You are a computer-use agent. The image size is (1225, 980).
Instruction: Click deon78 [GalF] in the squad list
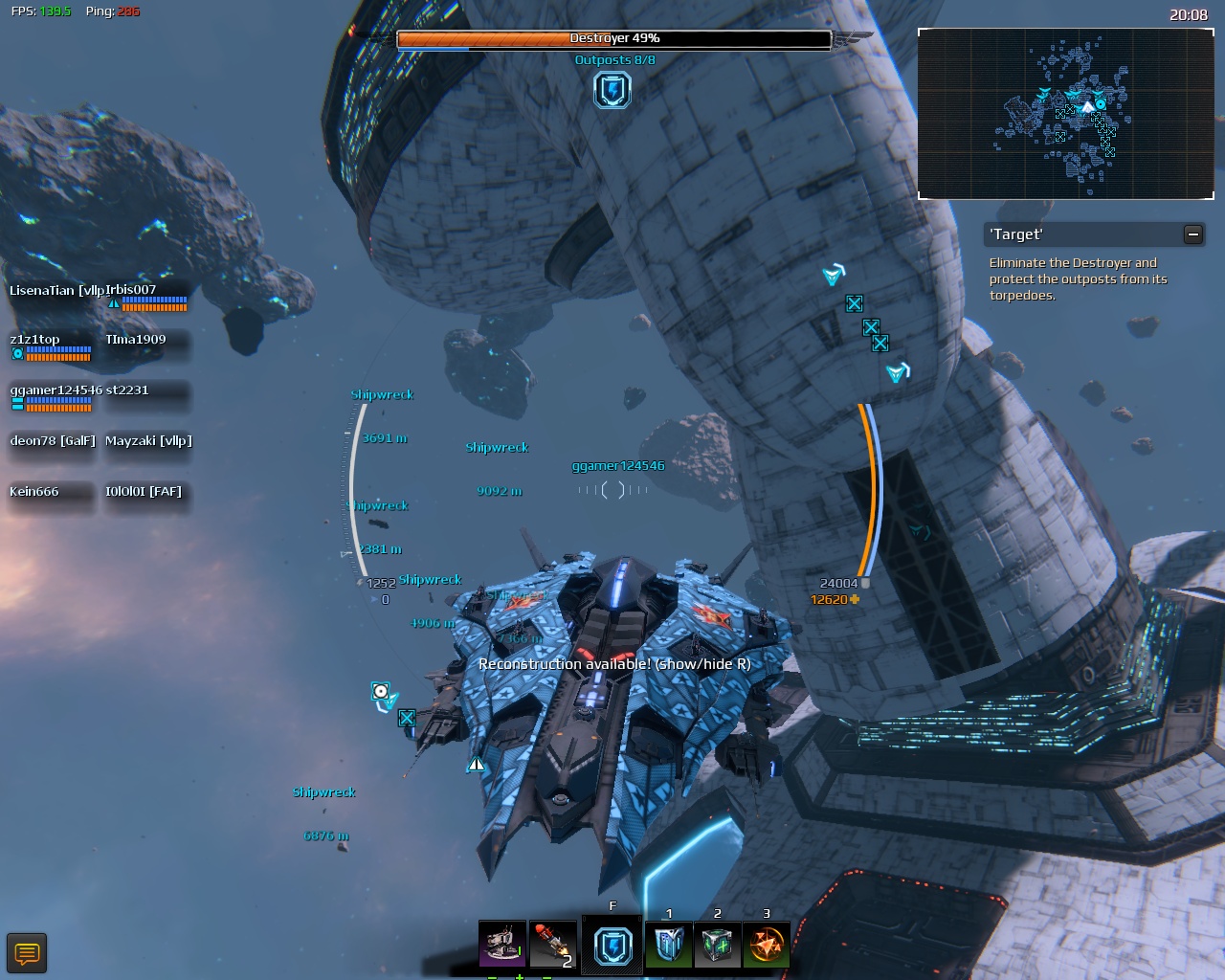53,442
